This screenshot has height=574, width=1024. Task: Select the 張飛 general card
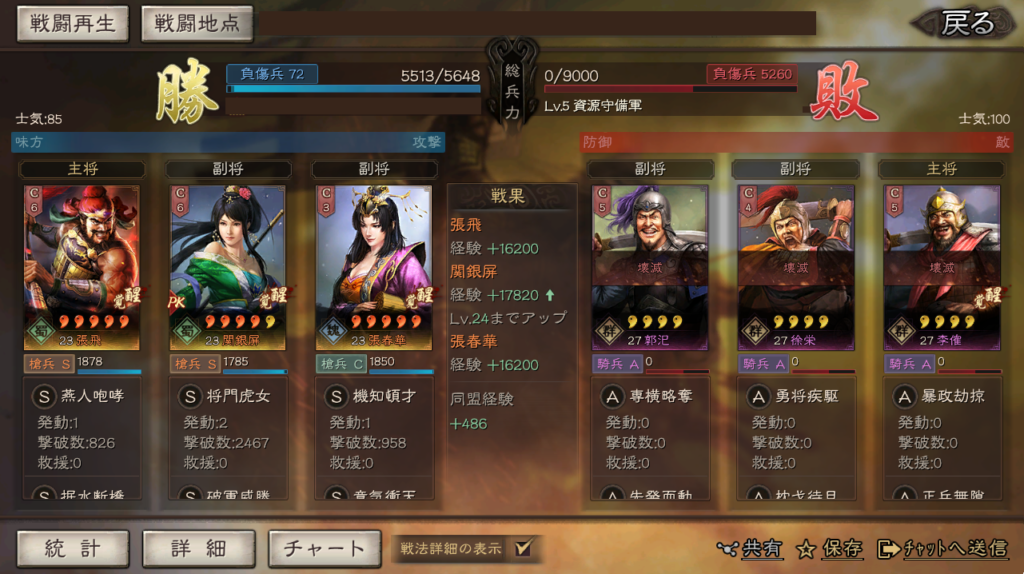pyautogui.click(x=82, y=267)
